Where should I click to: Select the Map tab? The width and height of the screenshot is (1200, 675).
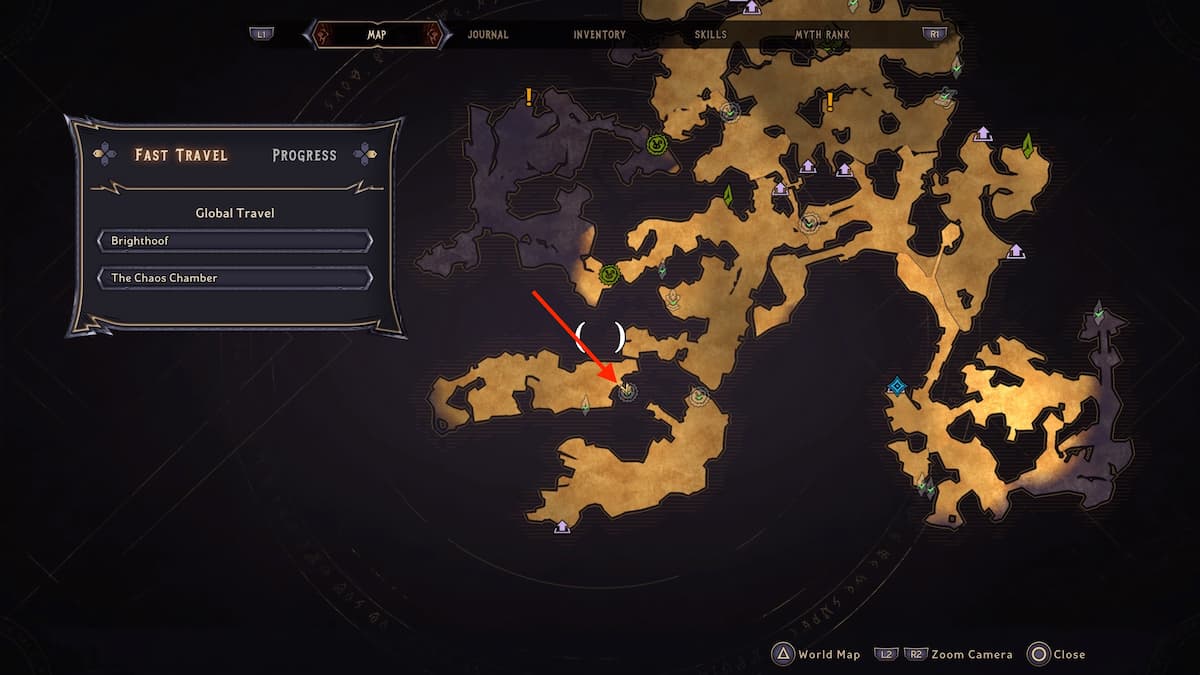point(377,35)
